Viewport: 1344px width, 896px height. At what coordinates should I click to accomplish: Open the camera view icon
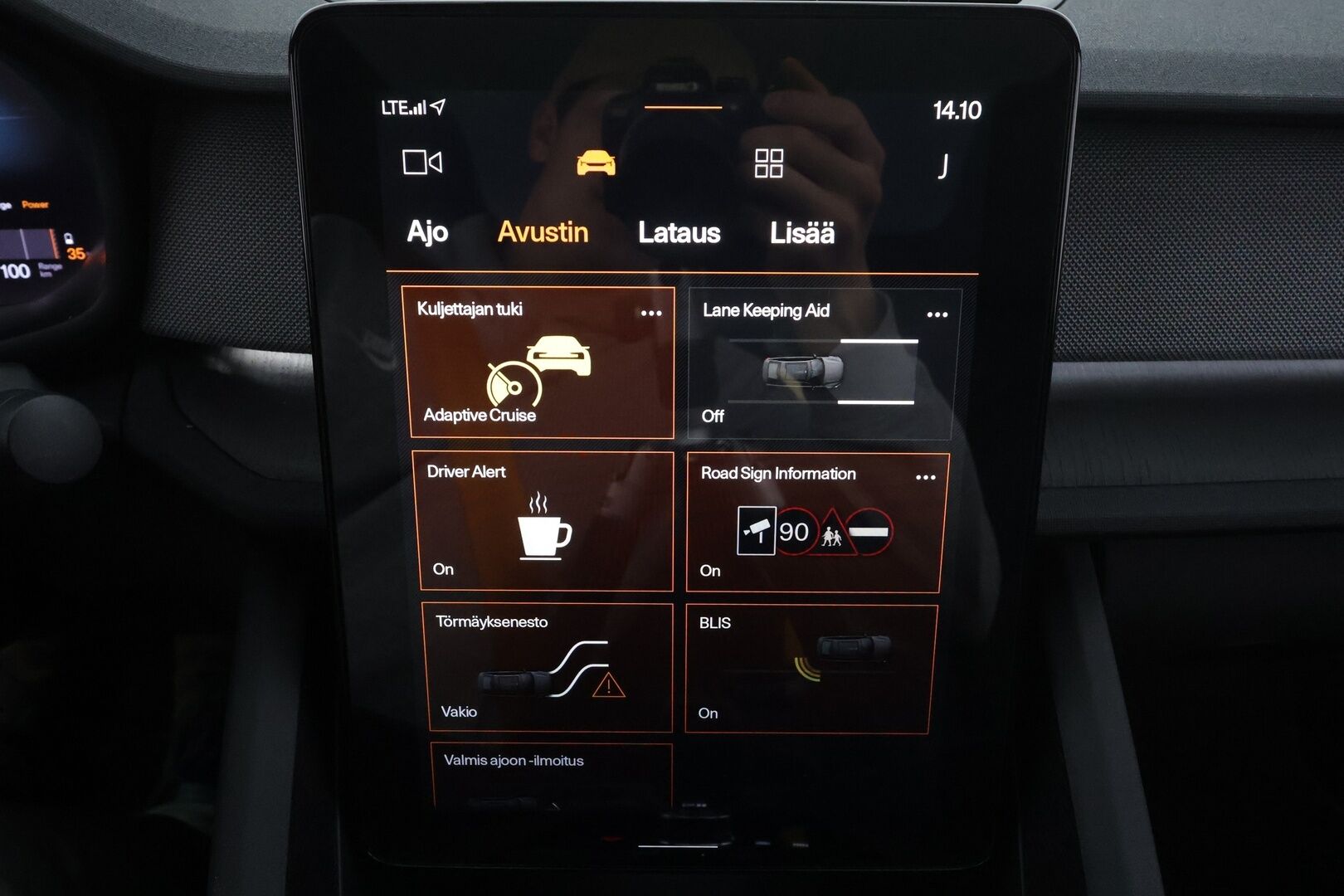pos(421,163)
